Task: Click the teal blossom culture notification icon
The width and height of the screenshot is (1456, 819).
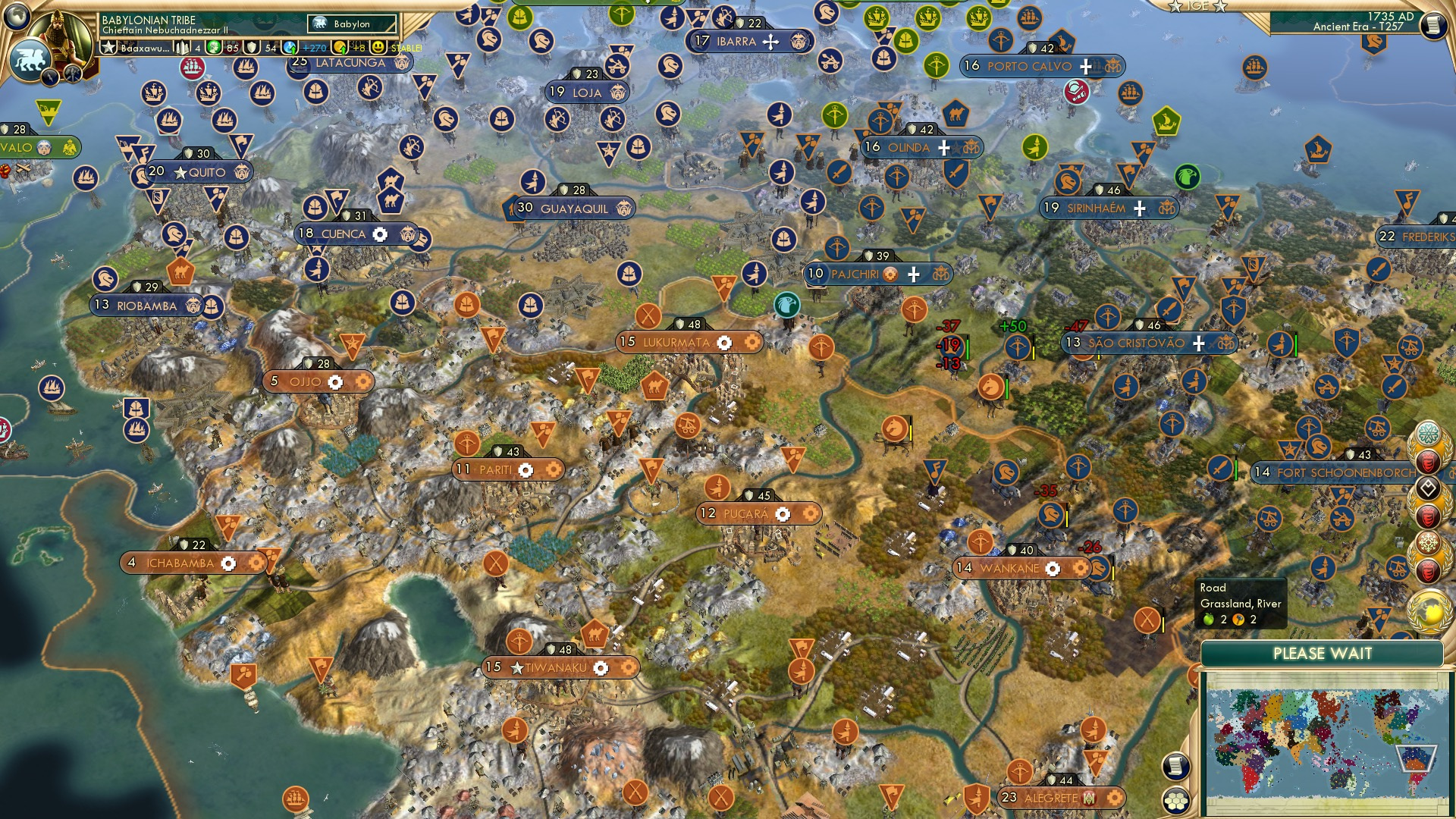Action: coord(1429,432)
